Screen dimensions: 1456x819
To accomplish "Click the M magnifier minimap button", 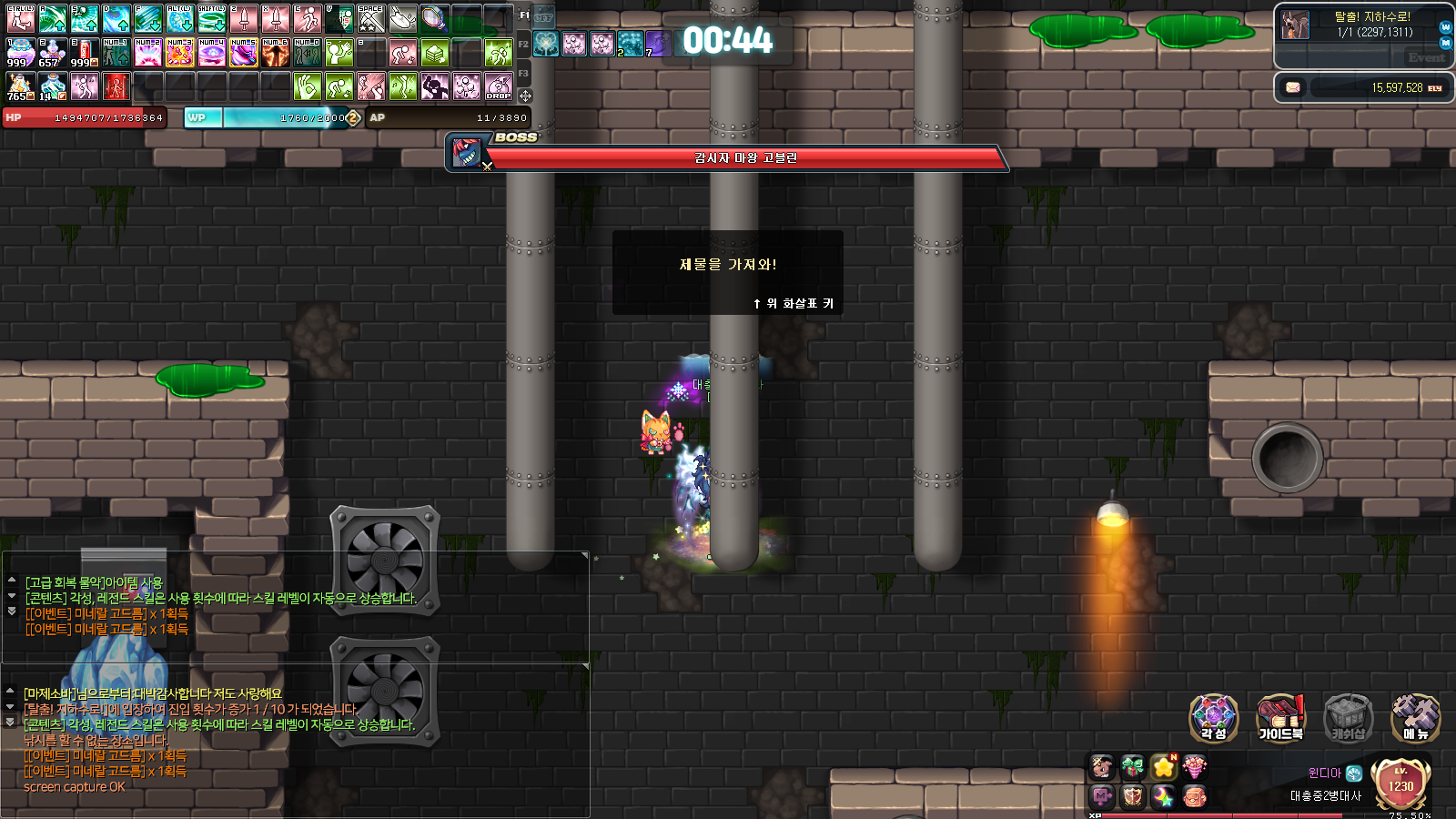I will tap(1445, 43).
